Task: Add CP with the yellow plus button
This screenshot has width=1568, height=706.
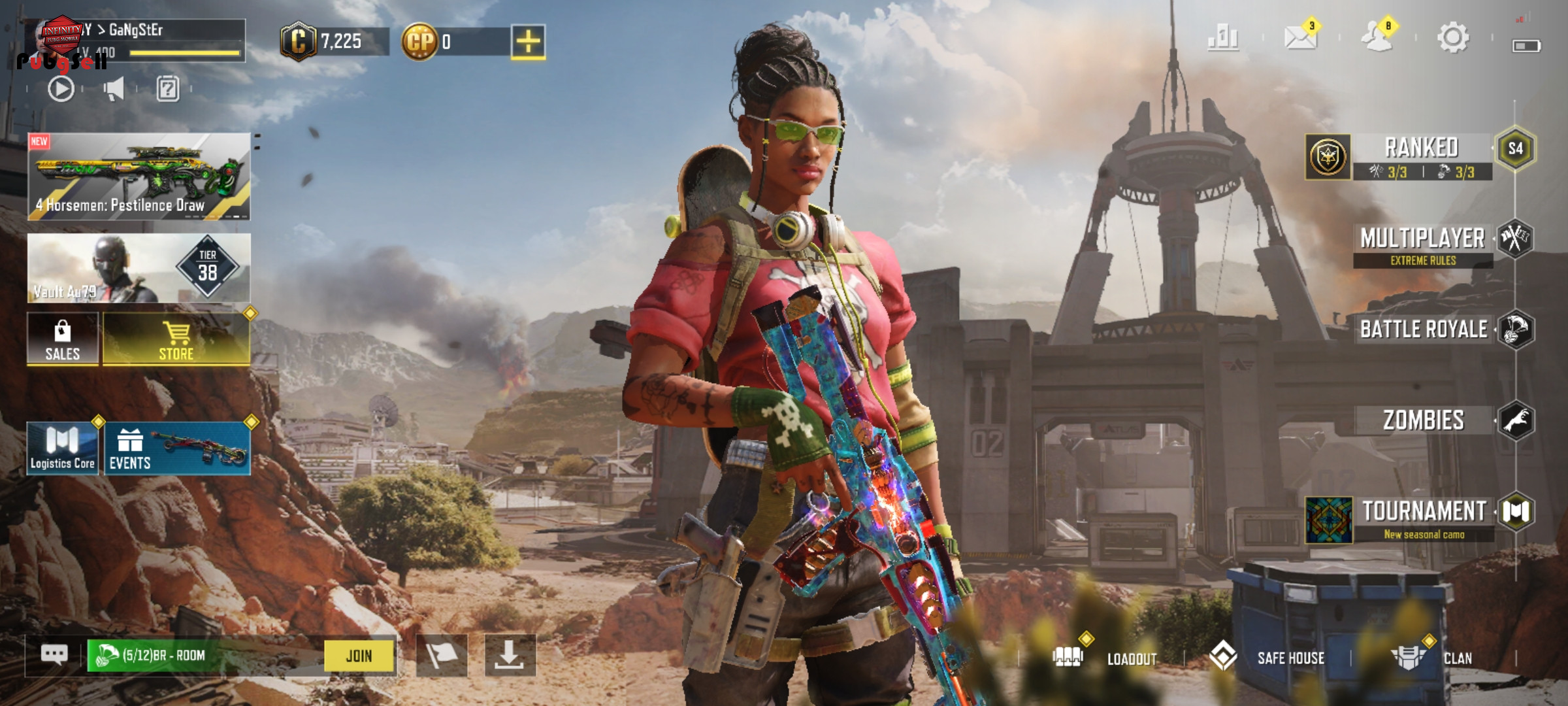Action: click(x=528, y=42)
